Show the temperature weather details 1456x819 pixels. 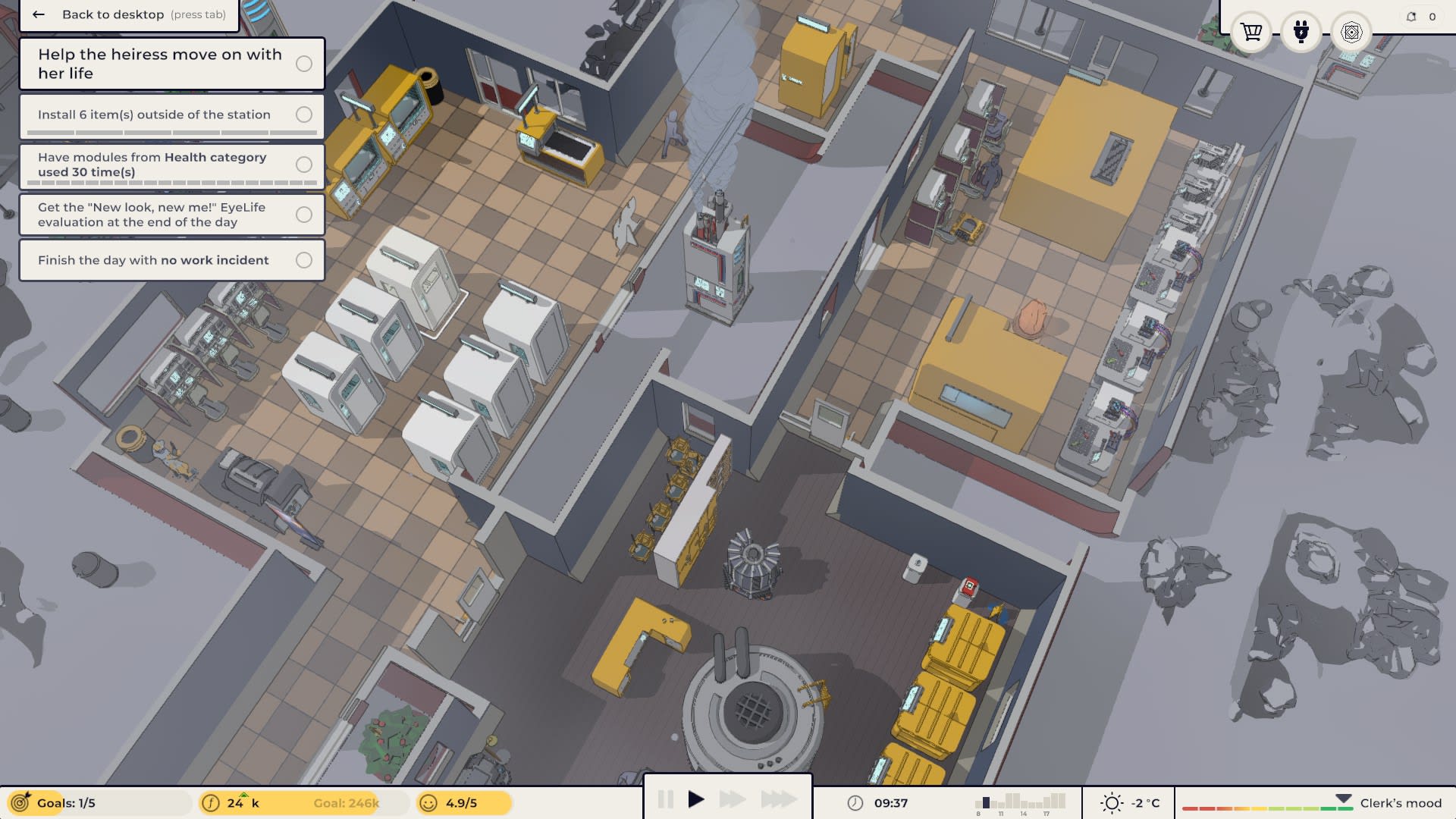[1131, 803]
